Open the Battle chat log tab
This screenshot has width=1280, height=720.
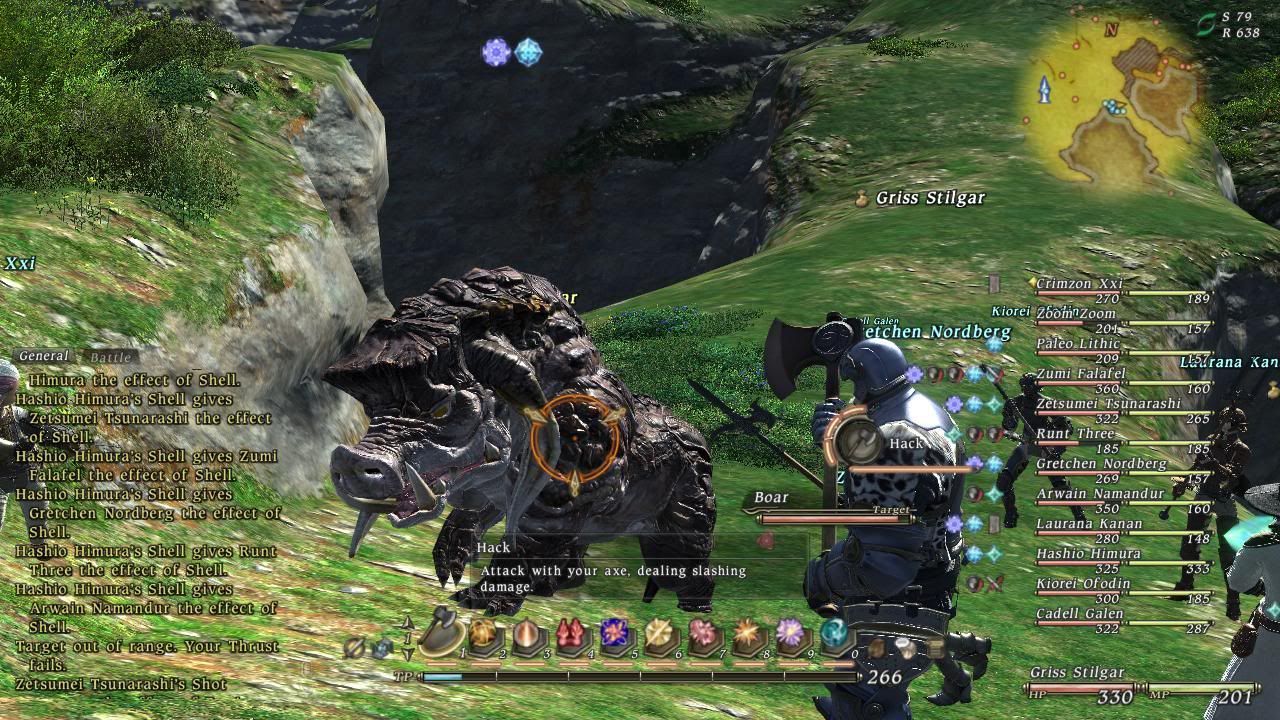tap(110, 356)
